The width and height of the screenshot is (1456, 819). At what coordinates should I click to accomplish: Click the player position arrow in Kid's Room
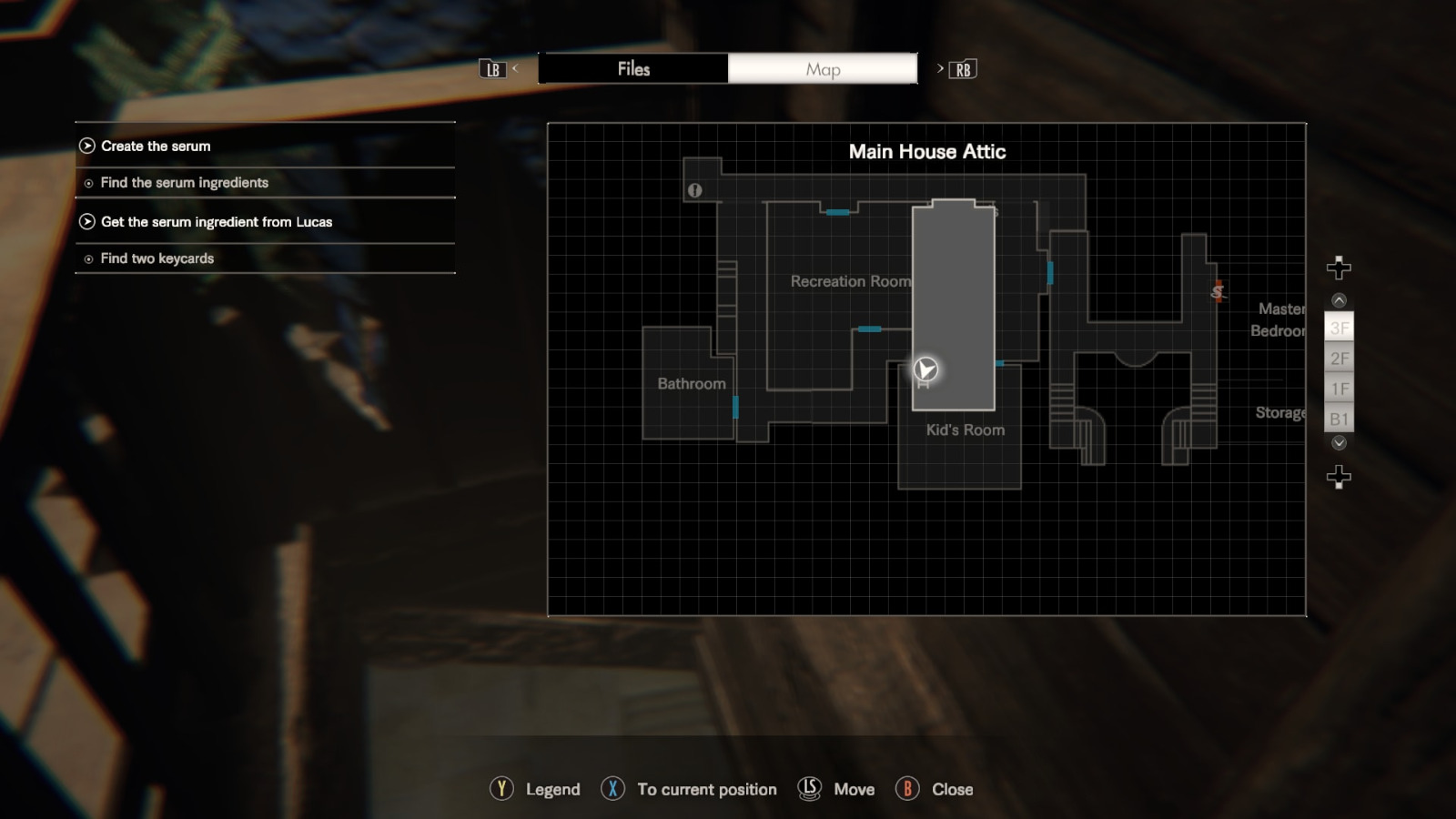tap(925, 370)
